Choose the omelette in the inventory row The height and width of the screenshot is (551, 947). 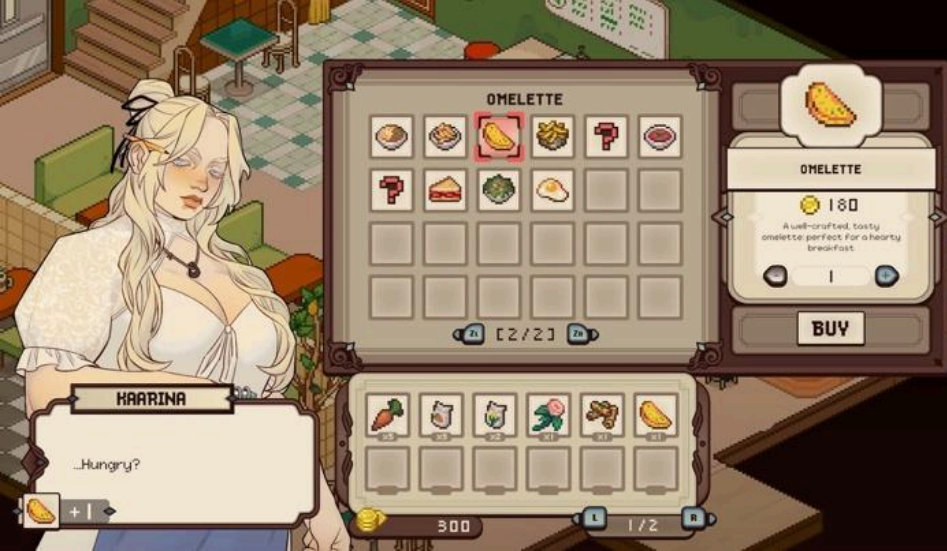point(656,414)
